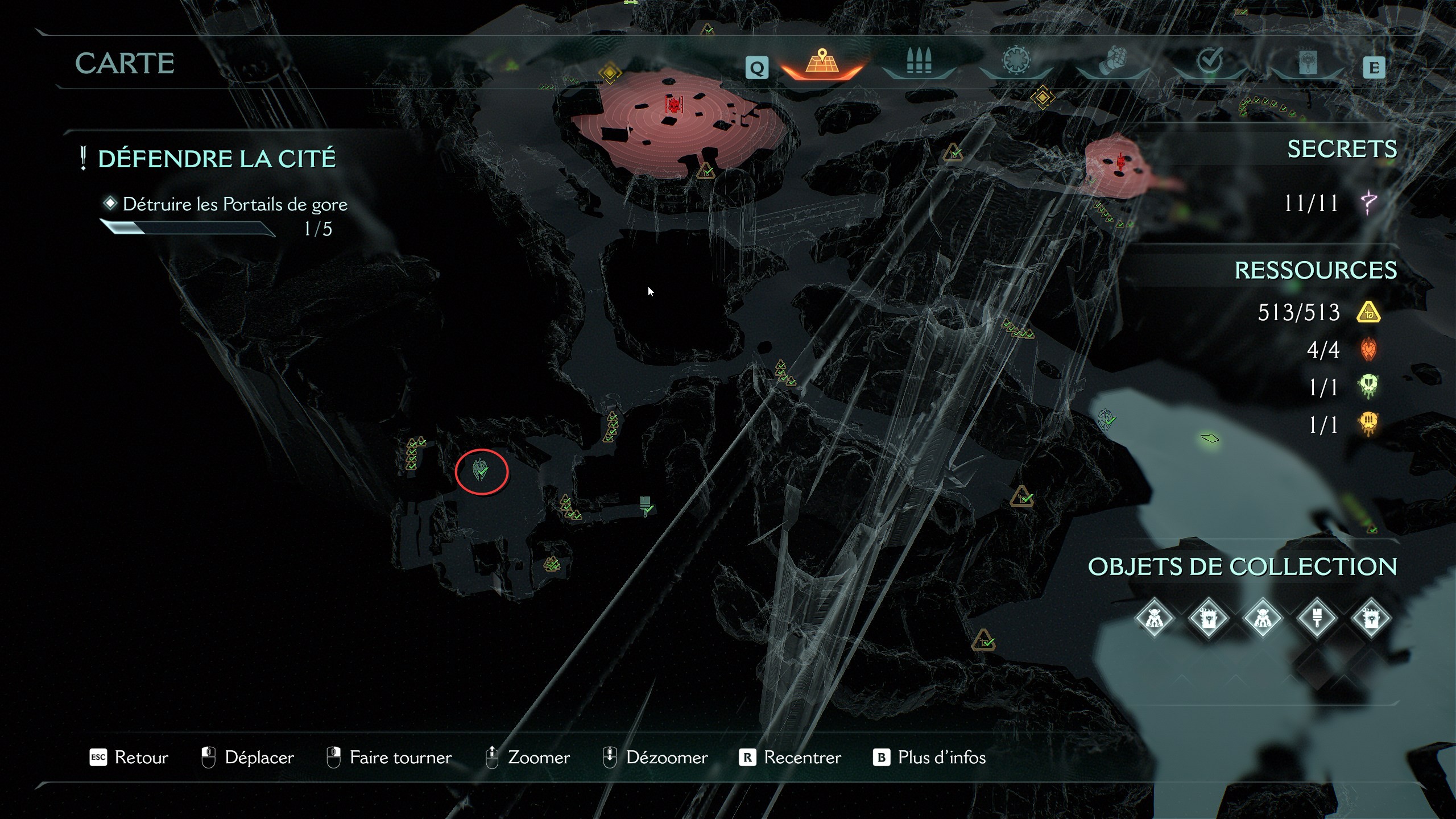Screen dimensions: 1456x819
Task: Click the Défendre la Cité objective
Action: (x=217, y=159)
